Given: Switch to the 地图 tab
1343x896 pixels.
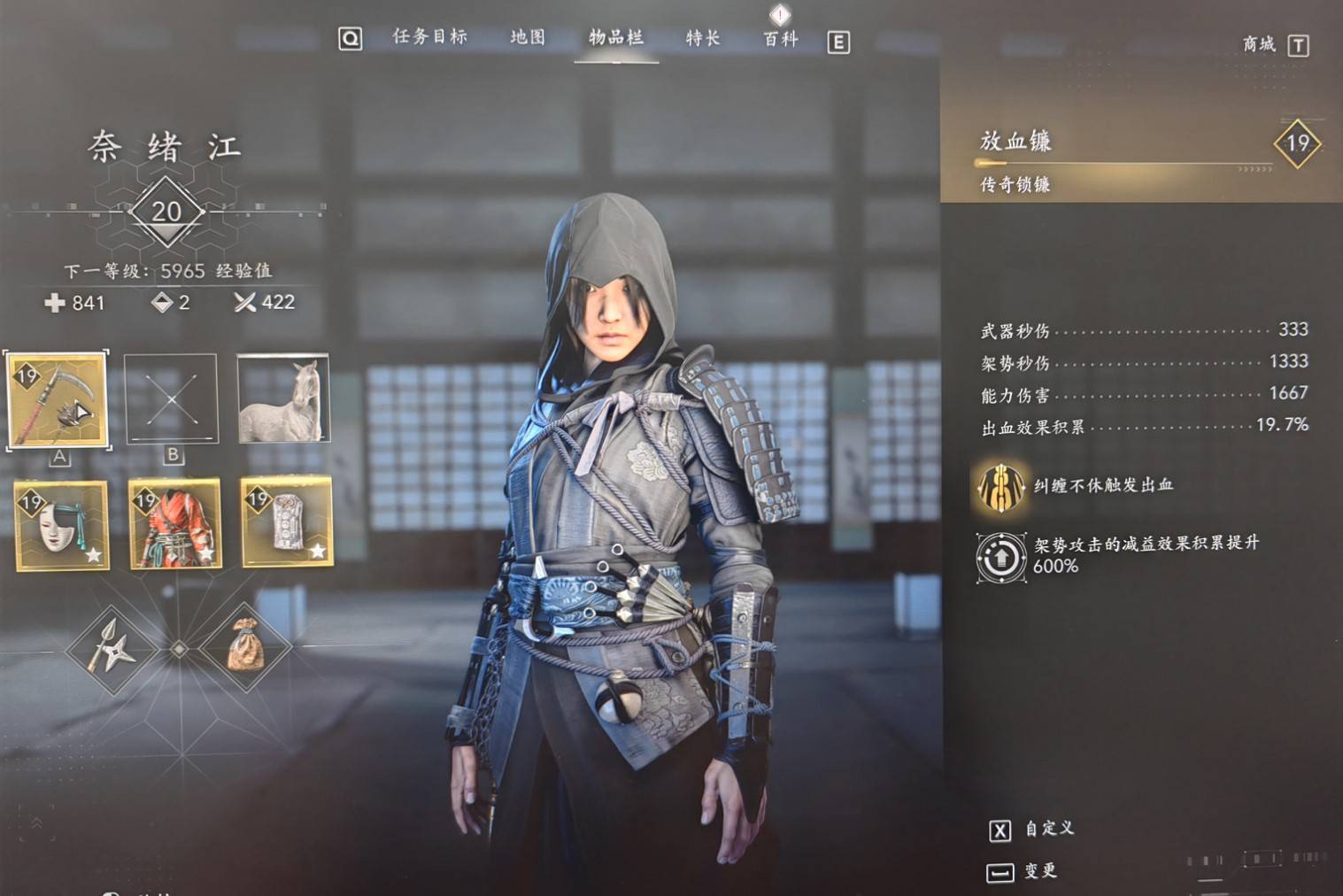Looking at the screenshot, I should (x=529, y=39).
